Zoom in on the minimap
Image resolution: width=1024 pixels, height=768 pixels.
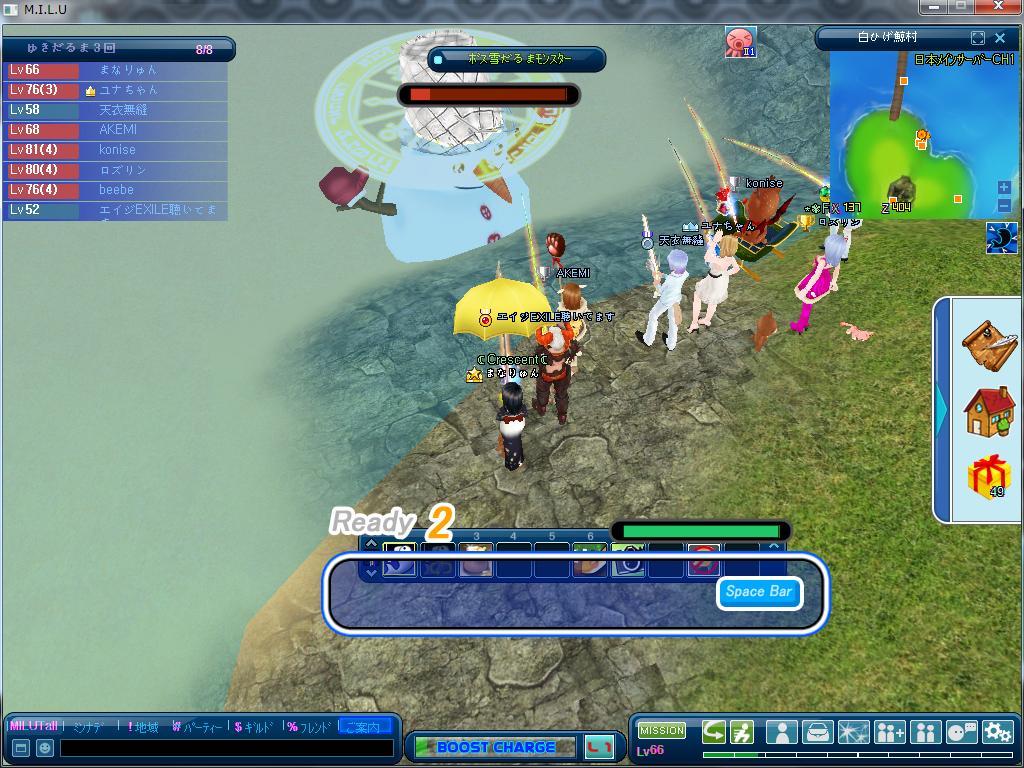(x=1004, y=187)
